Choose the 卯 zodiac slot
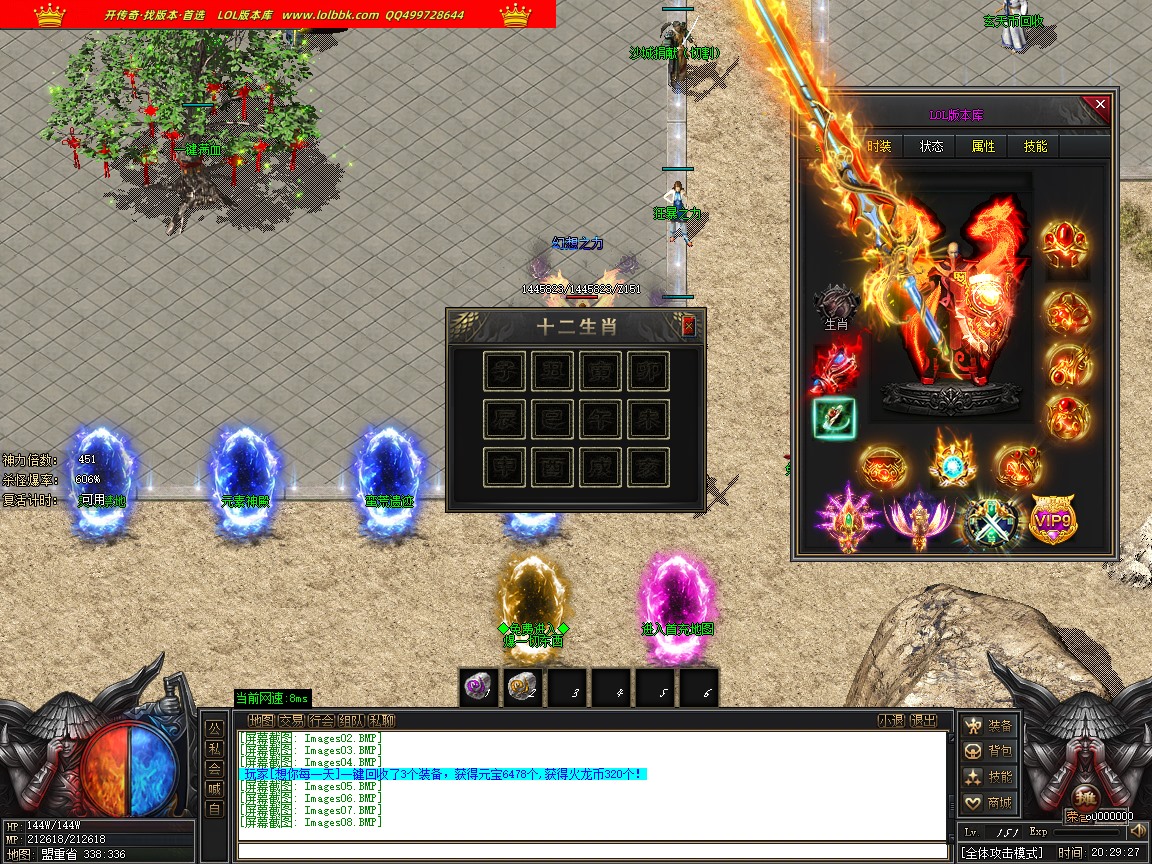Viewport: 1152px width, 864px height. point(648,372)
